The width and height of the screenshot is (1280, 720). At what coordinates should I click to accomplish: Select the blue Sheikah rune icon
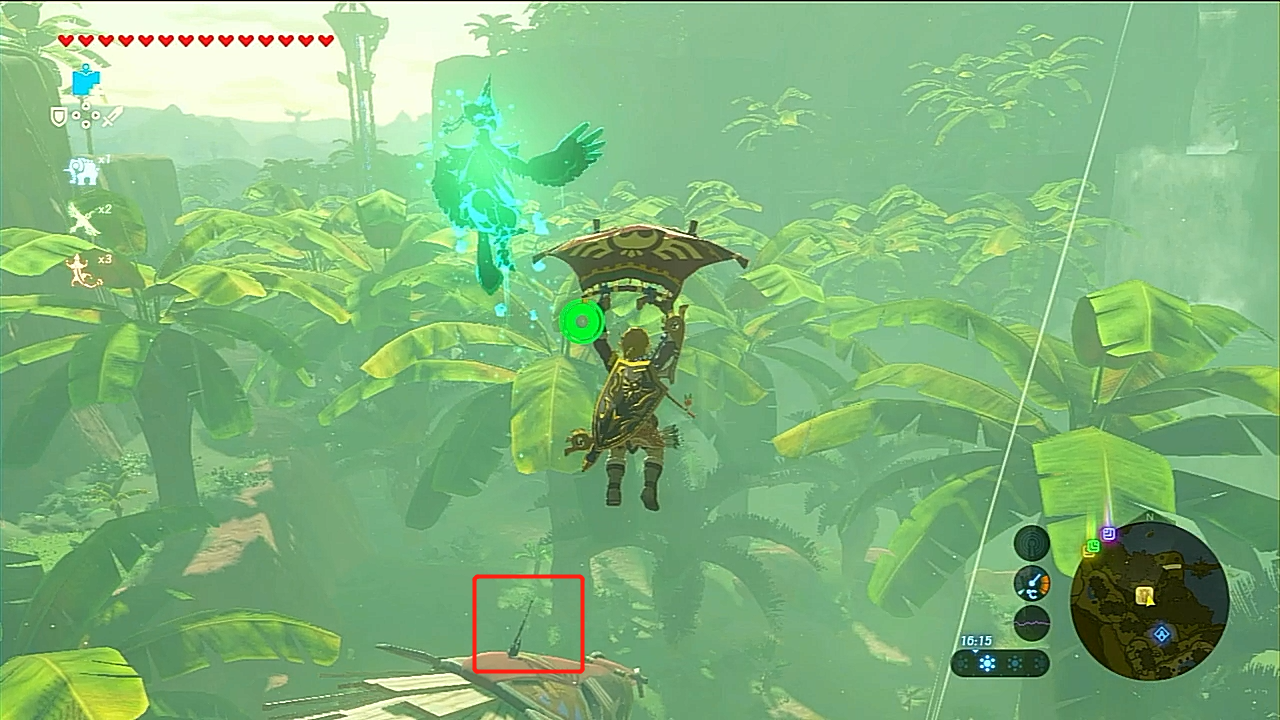[86, 81]
